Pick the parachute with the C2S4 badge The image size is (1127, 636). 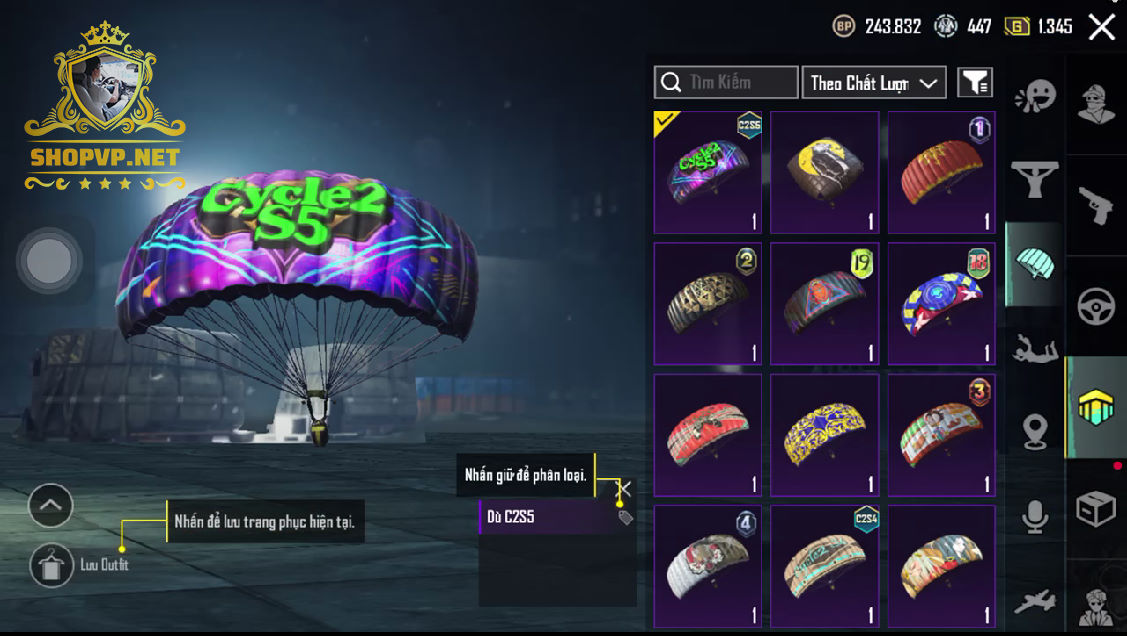[x=825, y=565]
